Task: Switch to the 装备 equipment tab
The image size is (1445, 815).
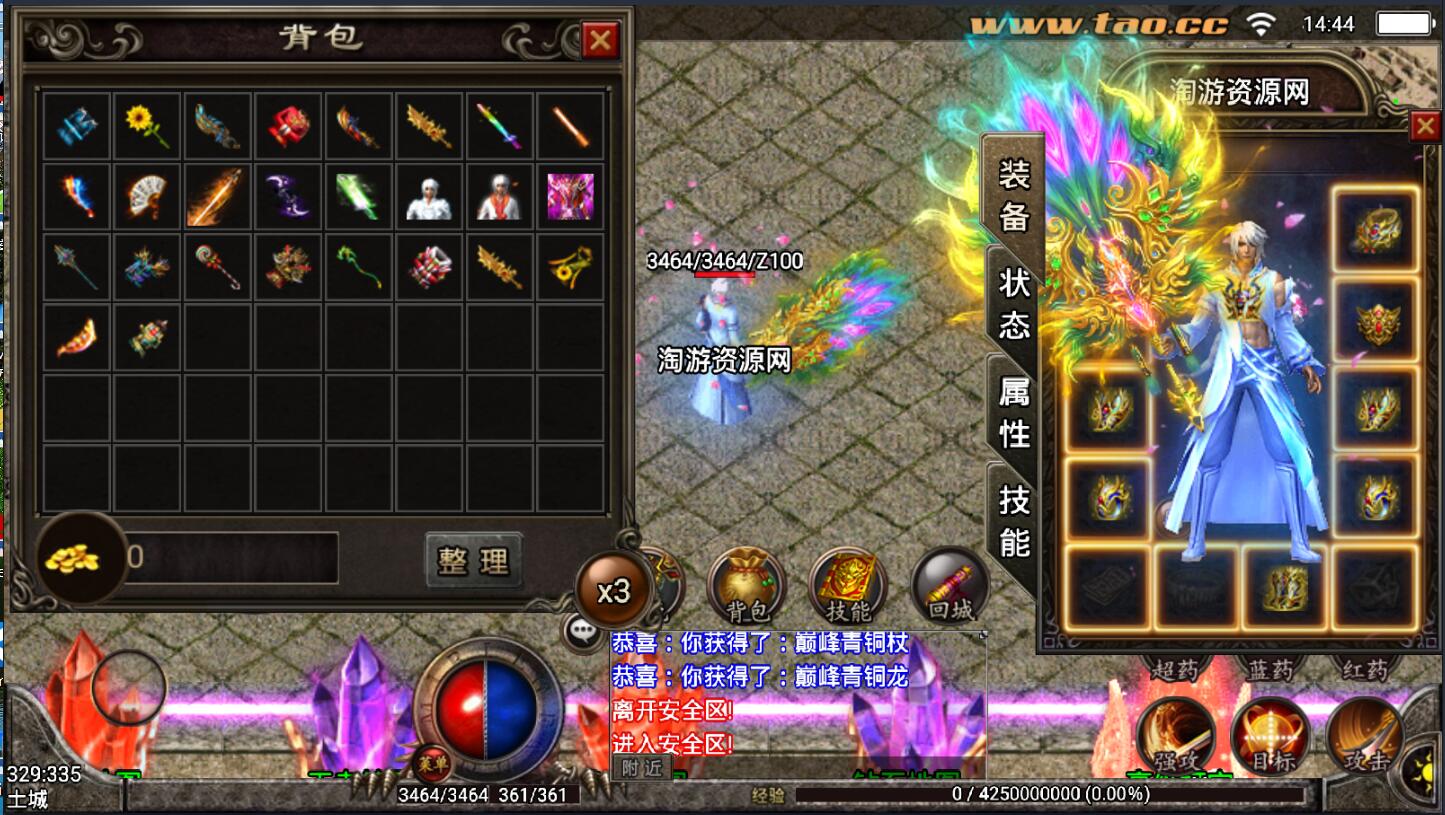Action: coord(1013,195)
